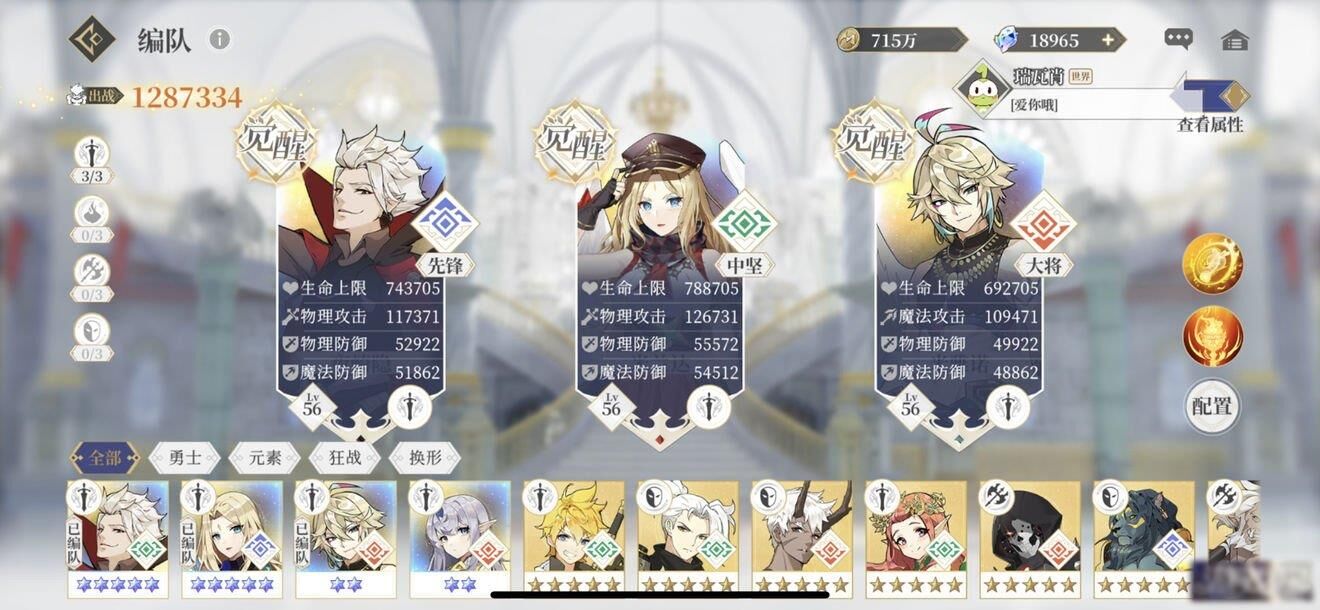Activate the golden axe skill orb

click(x=1212, y=263)
